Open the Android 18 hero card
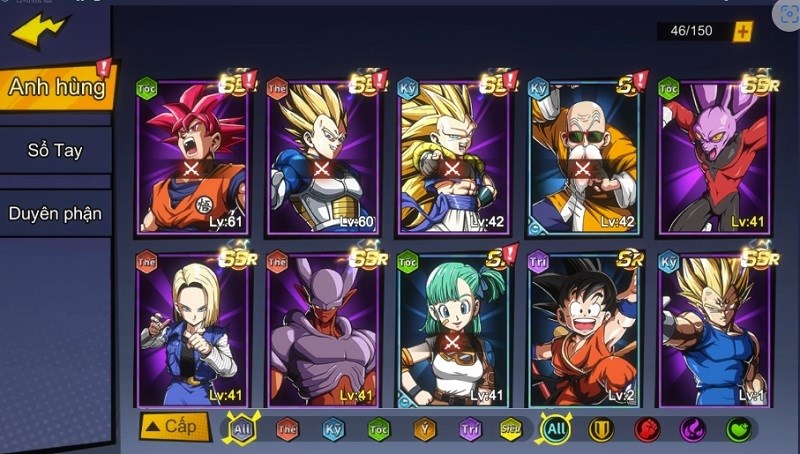 pos(191,330)
